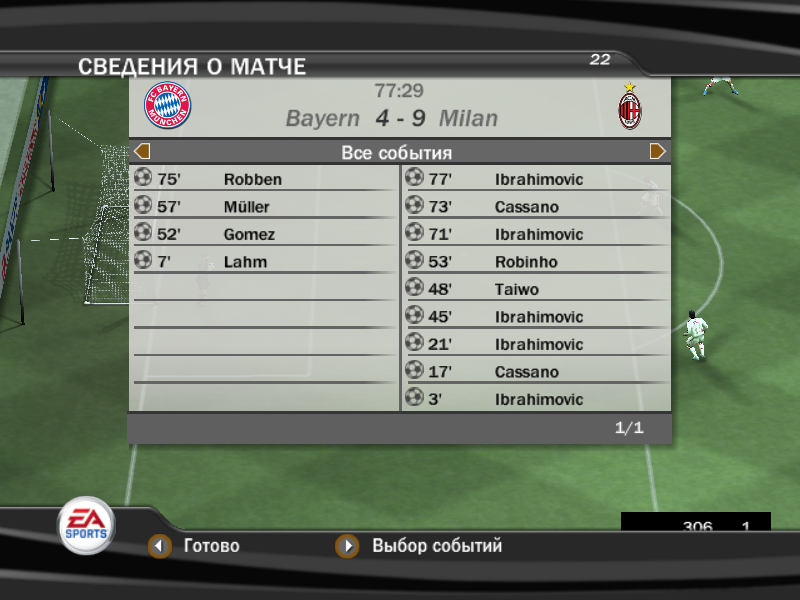This screenshot has height=600, width=800.
Task: Switch event filter with the left arrow
Action: pyautogui.click(x=142, y=152)
